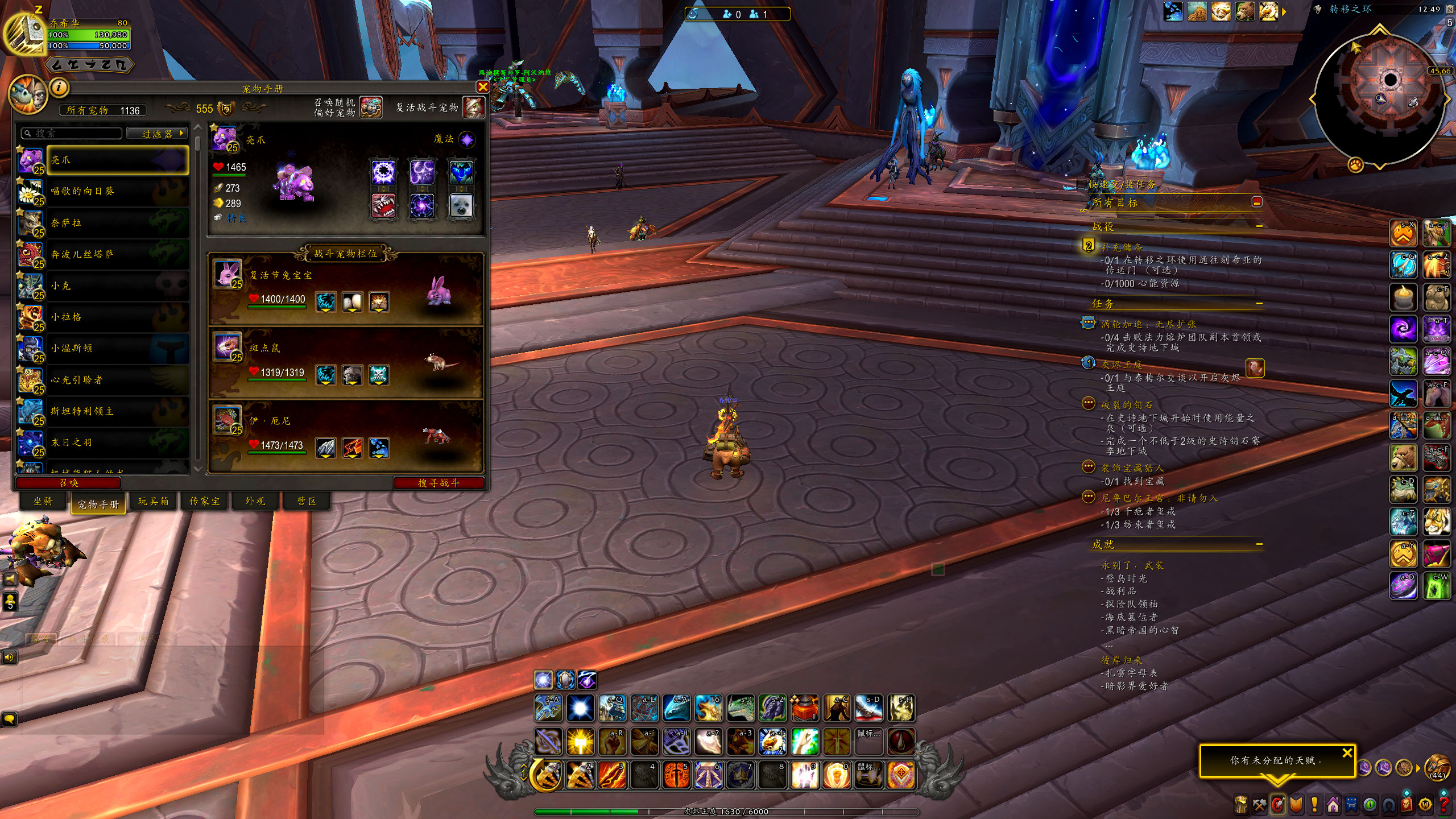1456x819 pixels.
Task: Click the 召唤随机偏好宠物 summon random pet icon
Action: (371, 107)
